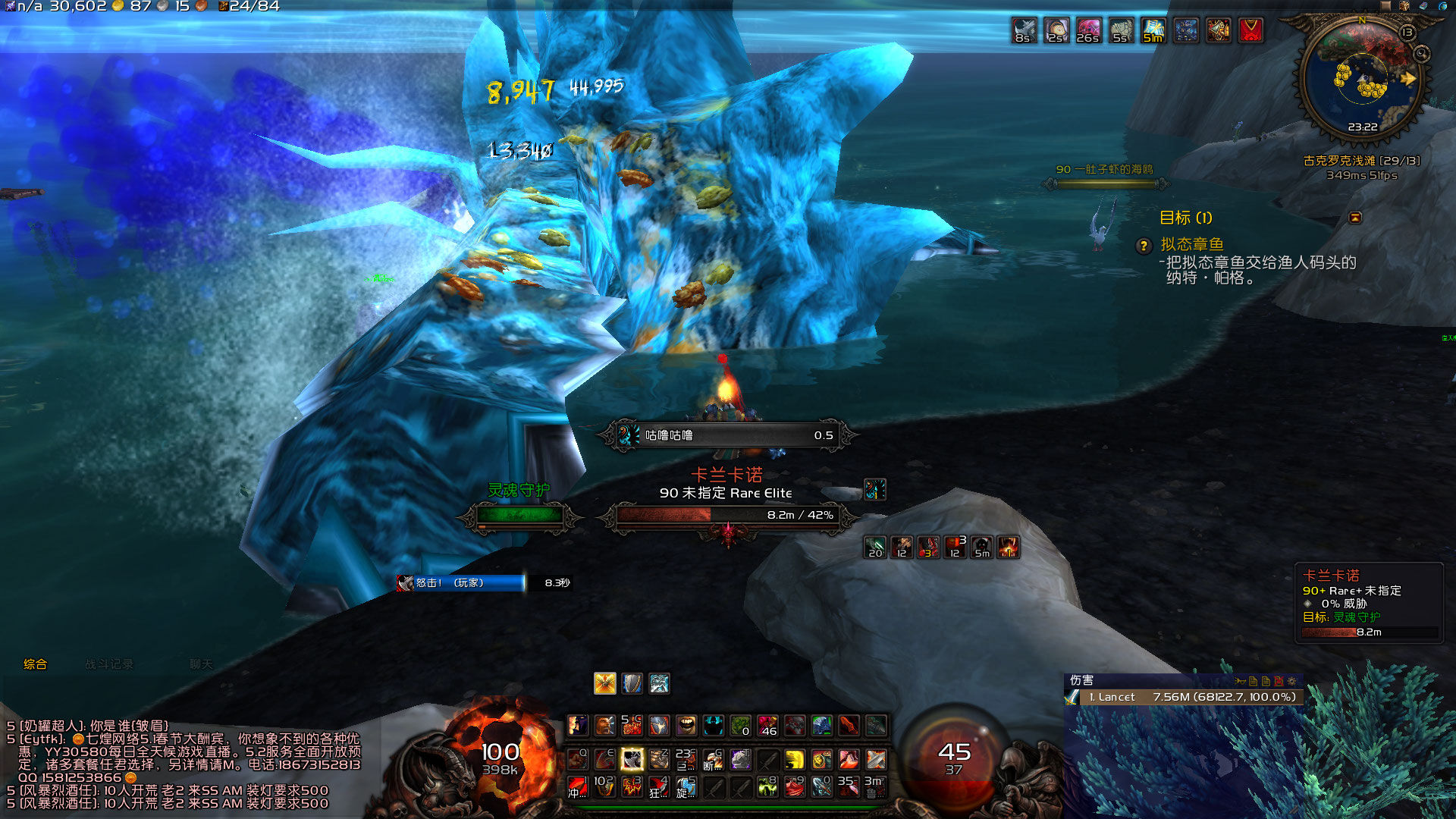Select the 聊天 chat tab
The image size is (1456, 819).
point(201,664)
